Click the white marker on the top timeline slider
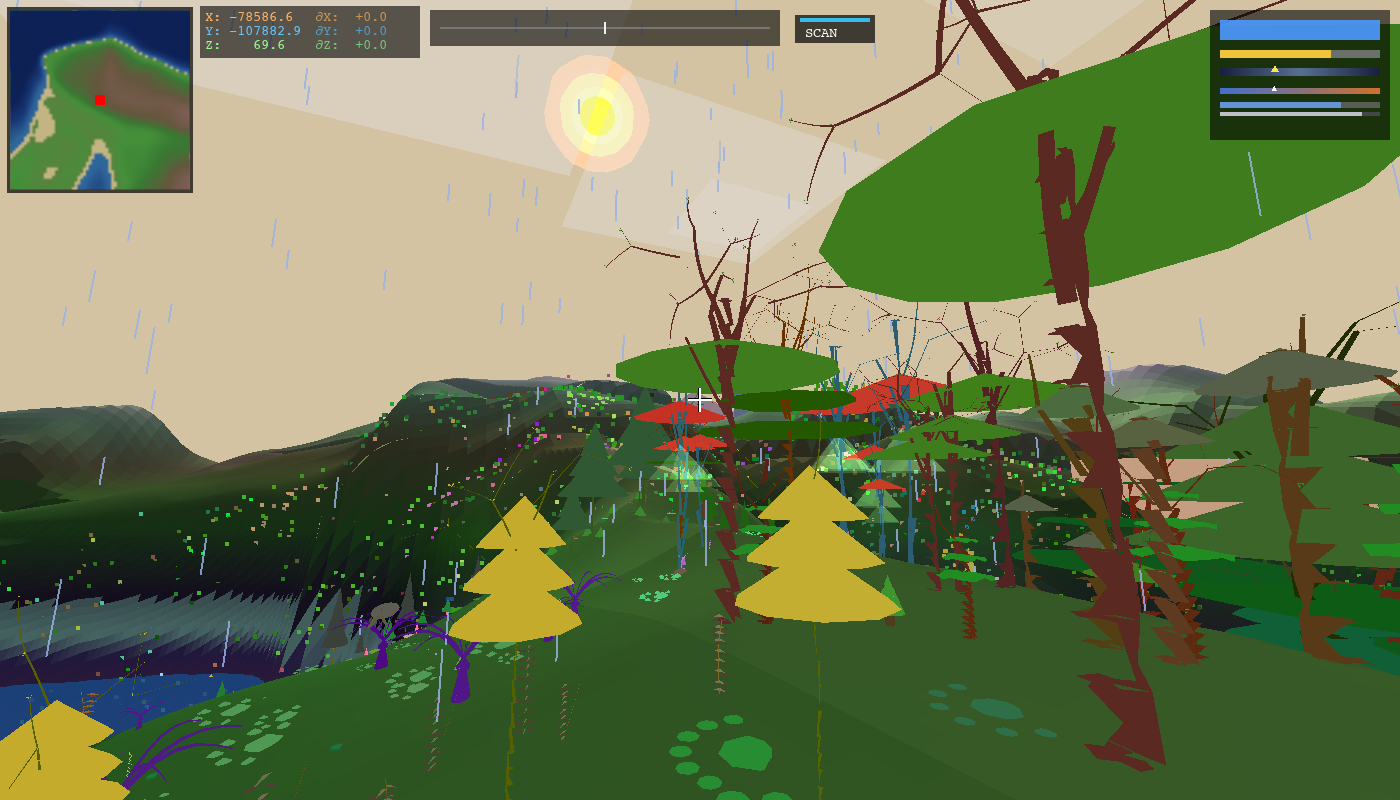 (x=606, y=28)
